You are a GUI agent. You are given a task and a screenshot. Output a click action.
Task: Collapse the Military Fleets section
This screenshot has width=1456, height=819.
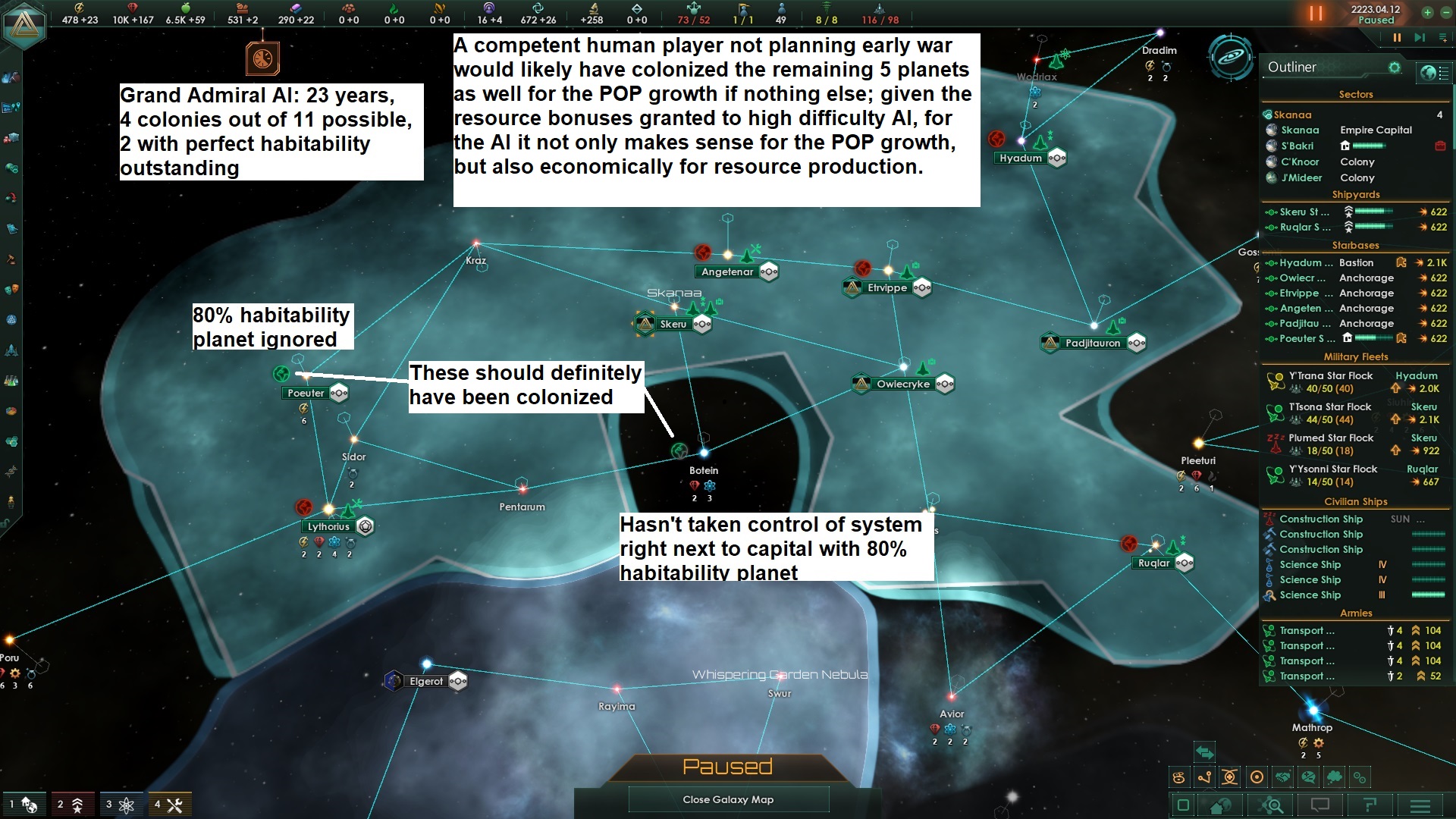pyautogui.click(x=1356, y=356)
